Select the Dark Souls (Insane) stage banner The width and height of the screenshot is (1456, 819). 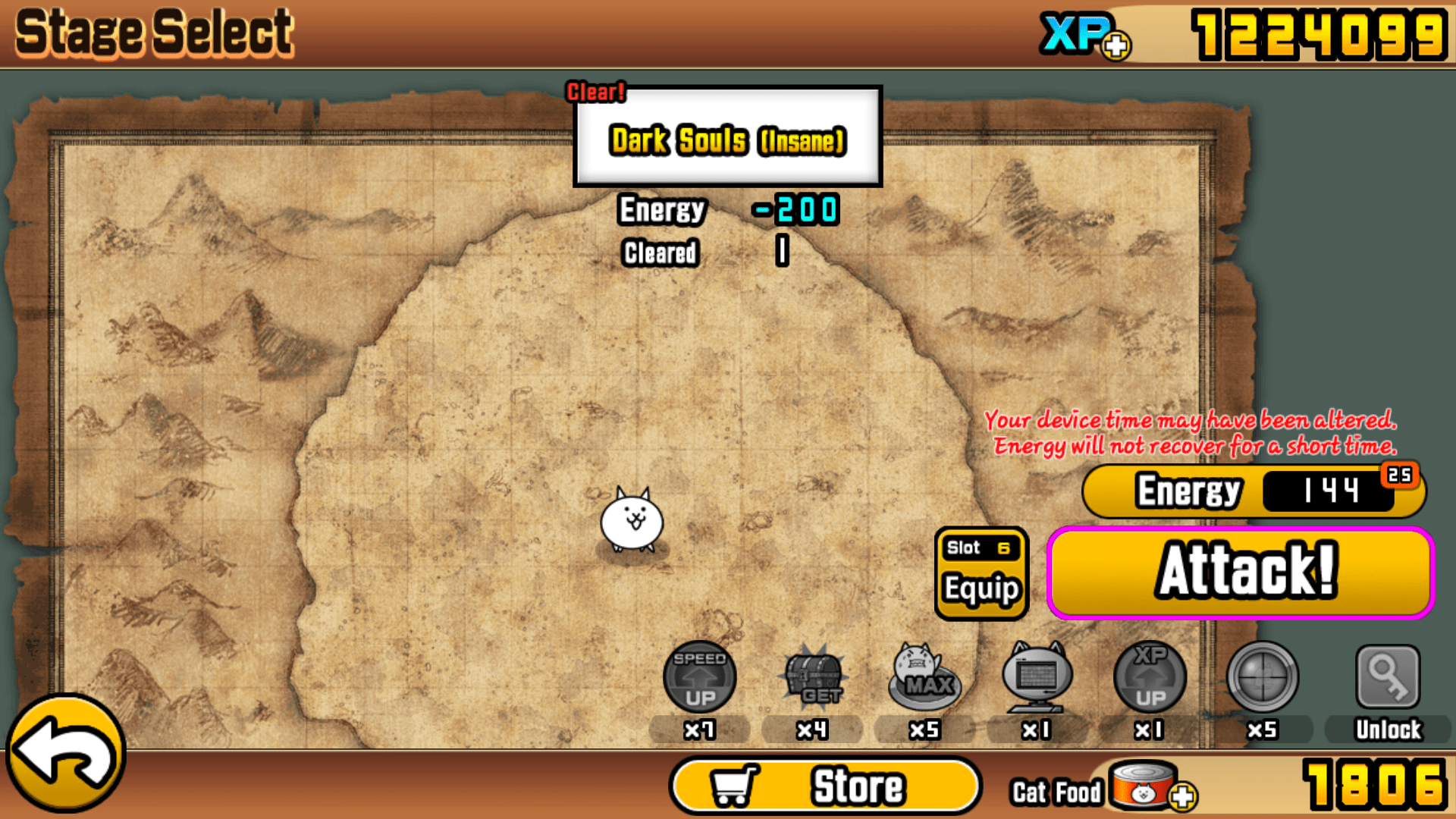coord(726,140)
